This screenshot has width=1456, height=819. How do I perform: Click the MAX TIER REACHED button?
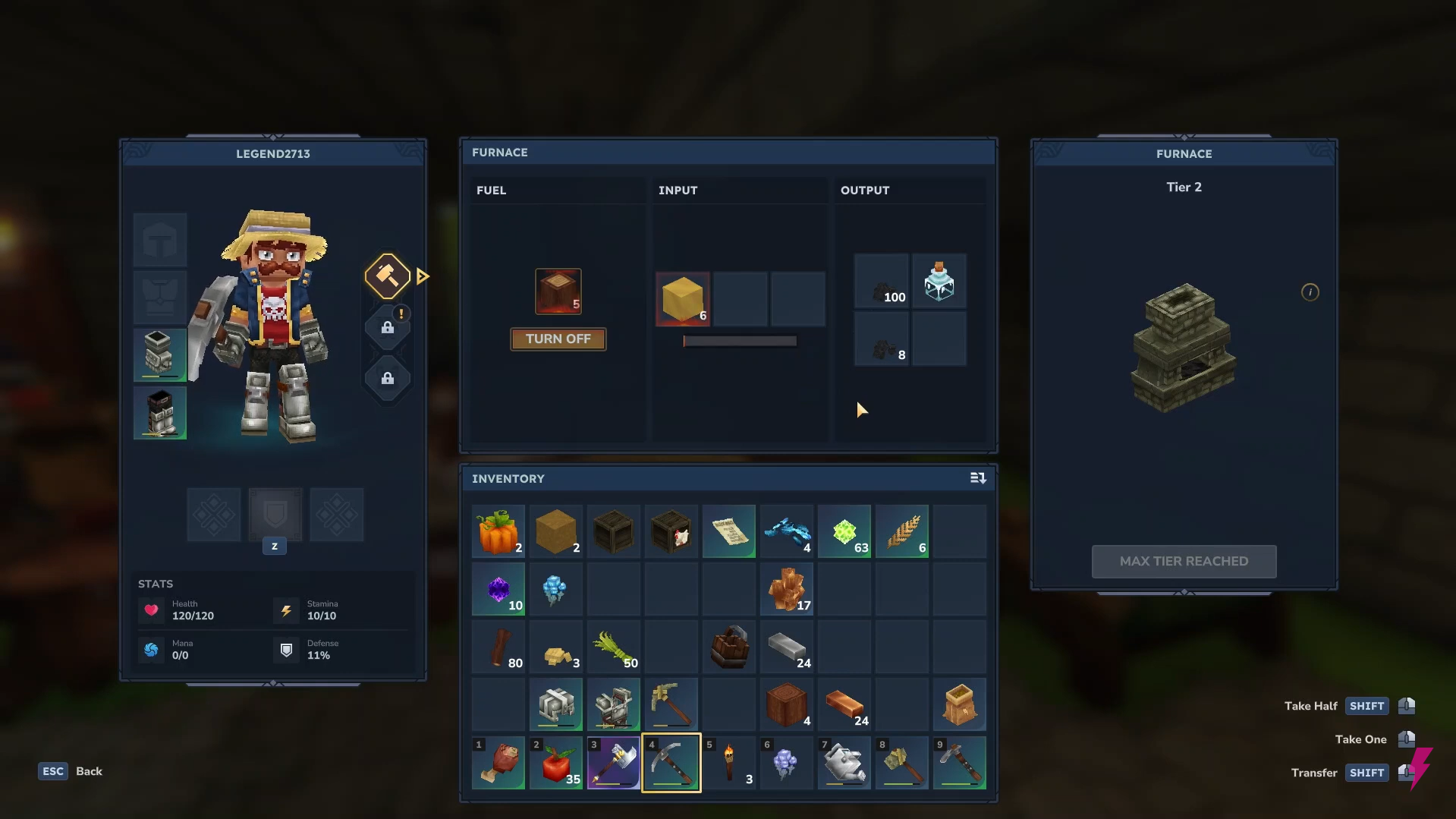tap(1183, 561)
